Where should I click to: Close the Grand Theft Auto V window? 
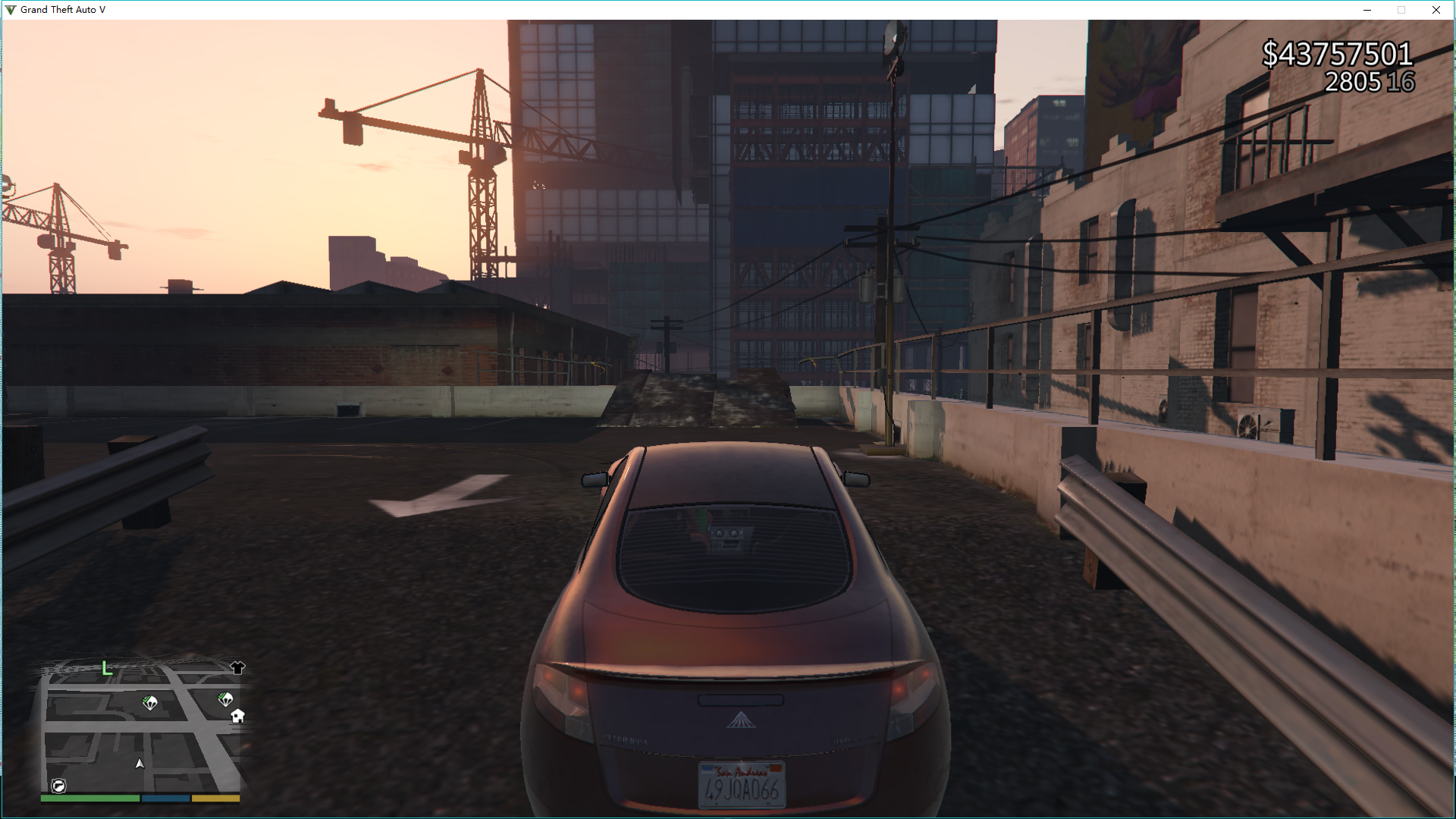click(1436, 10)
